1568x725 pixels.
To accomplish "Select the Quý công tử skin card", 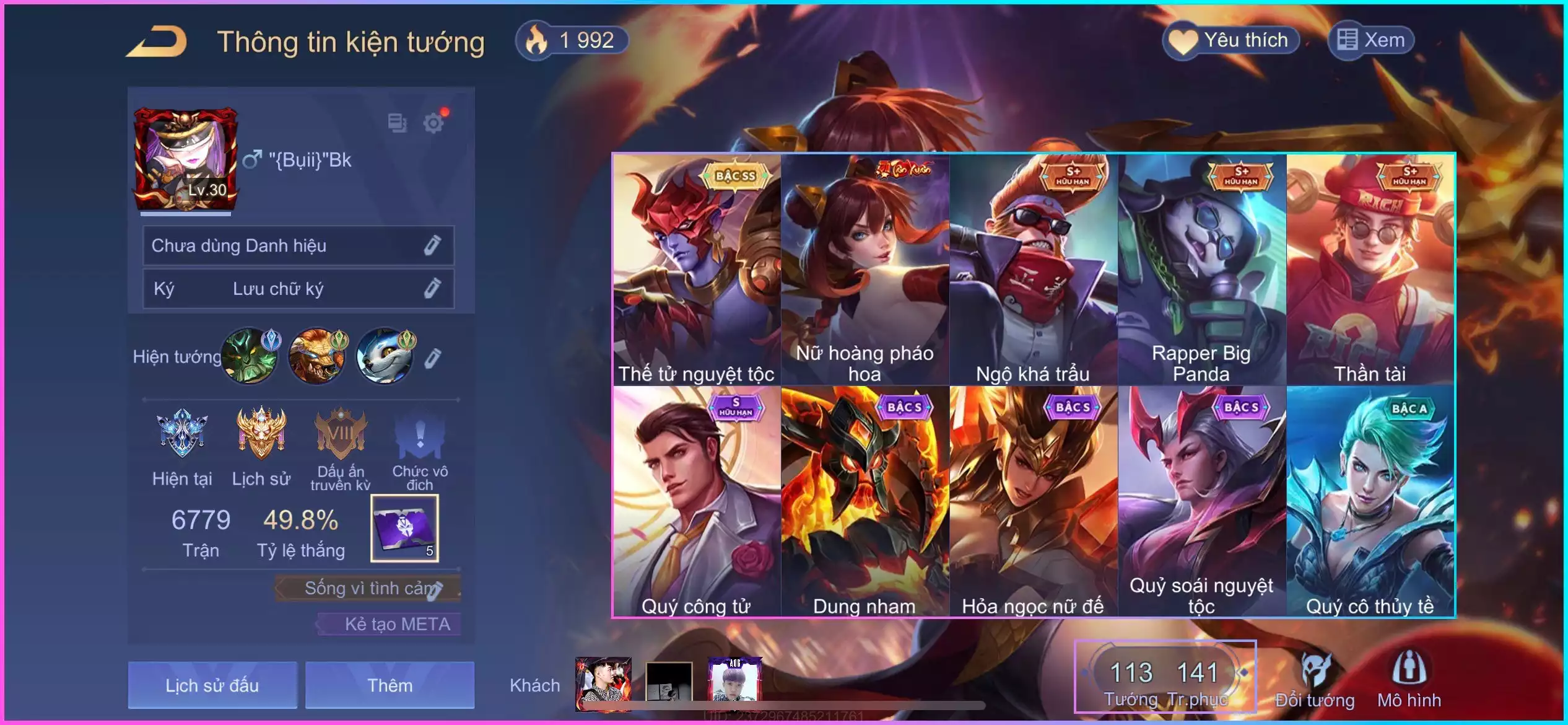I will pos(697,501).
